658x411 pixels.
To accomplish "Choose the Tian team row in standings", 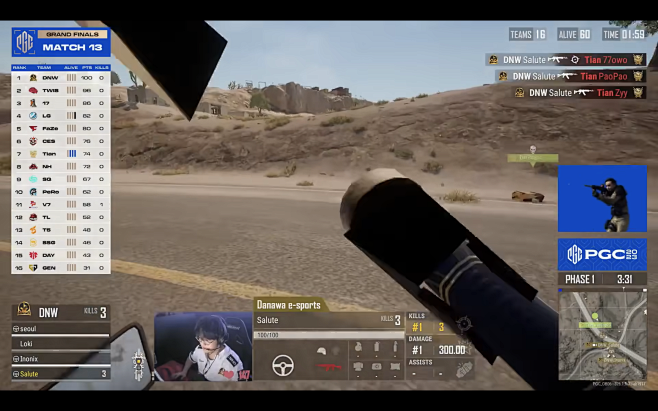I will pyautogui.click(x=60, y=153).
